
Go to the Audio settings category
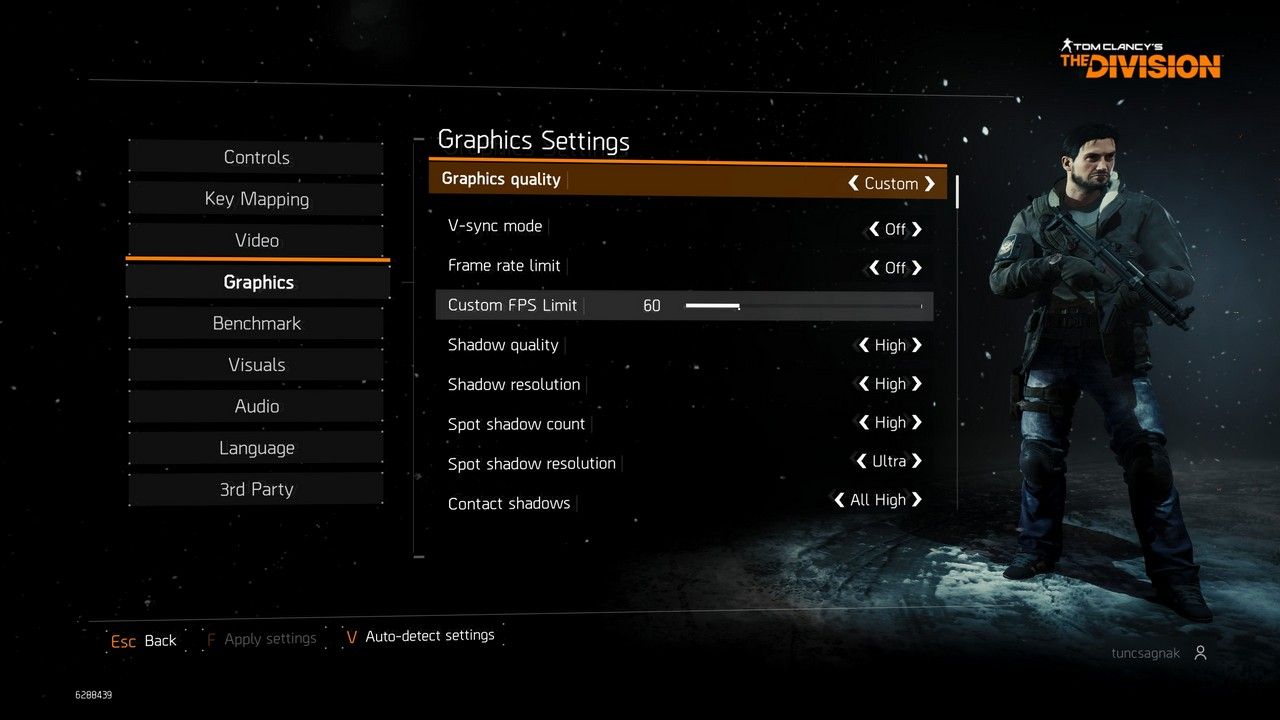256,406
